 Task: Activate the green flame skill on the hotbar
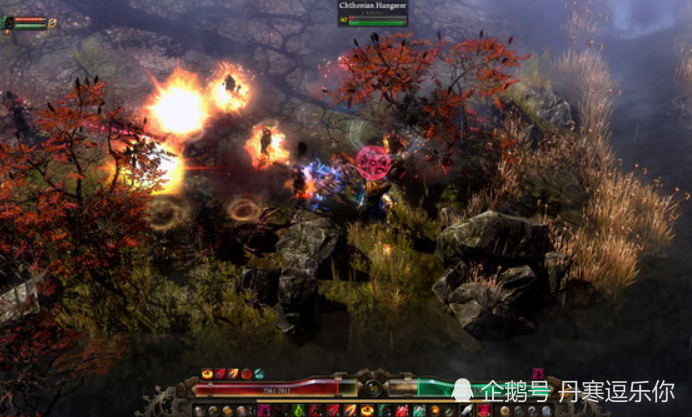299,410
